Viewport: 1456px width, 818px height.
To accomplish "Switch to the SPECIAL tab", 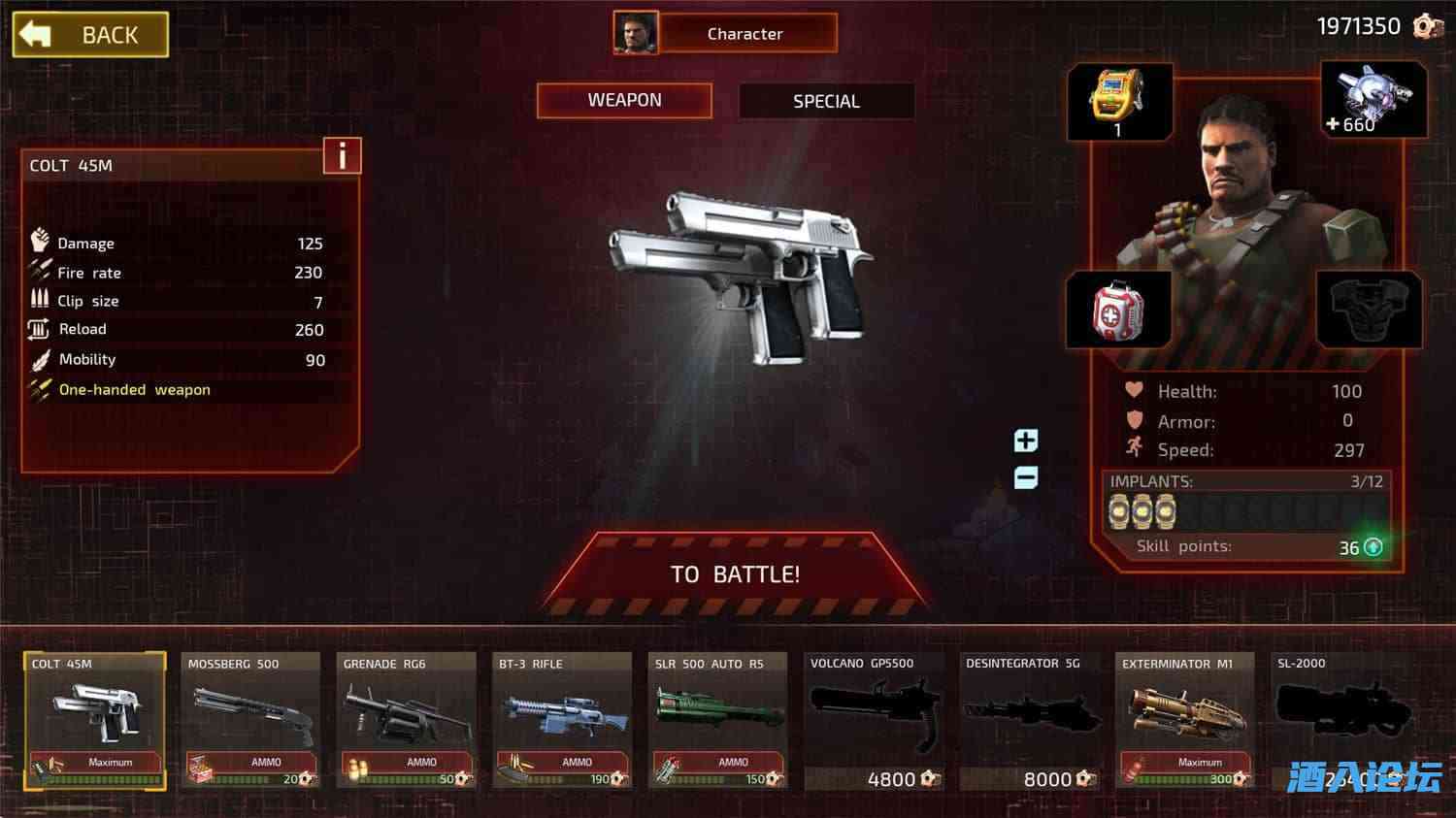I will (827, 101).
